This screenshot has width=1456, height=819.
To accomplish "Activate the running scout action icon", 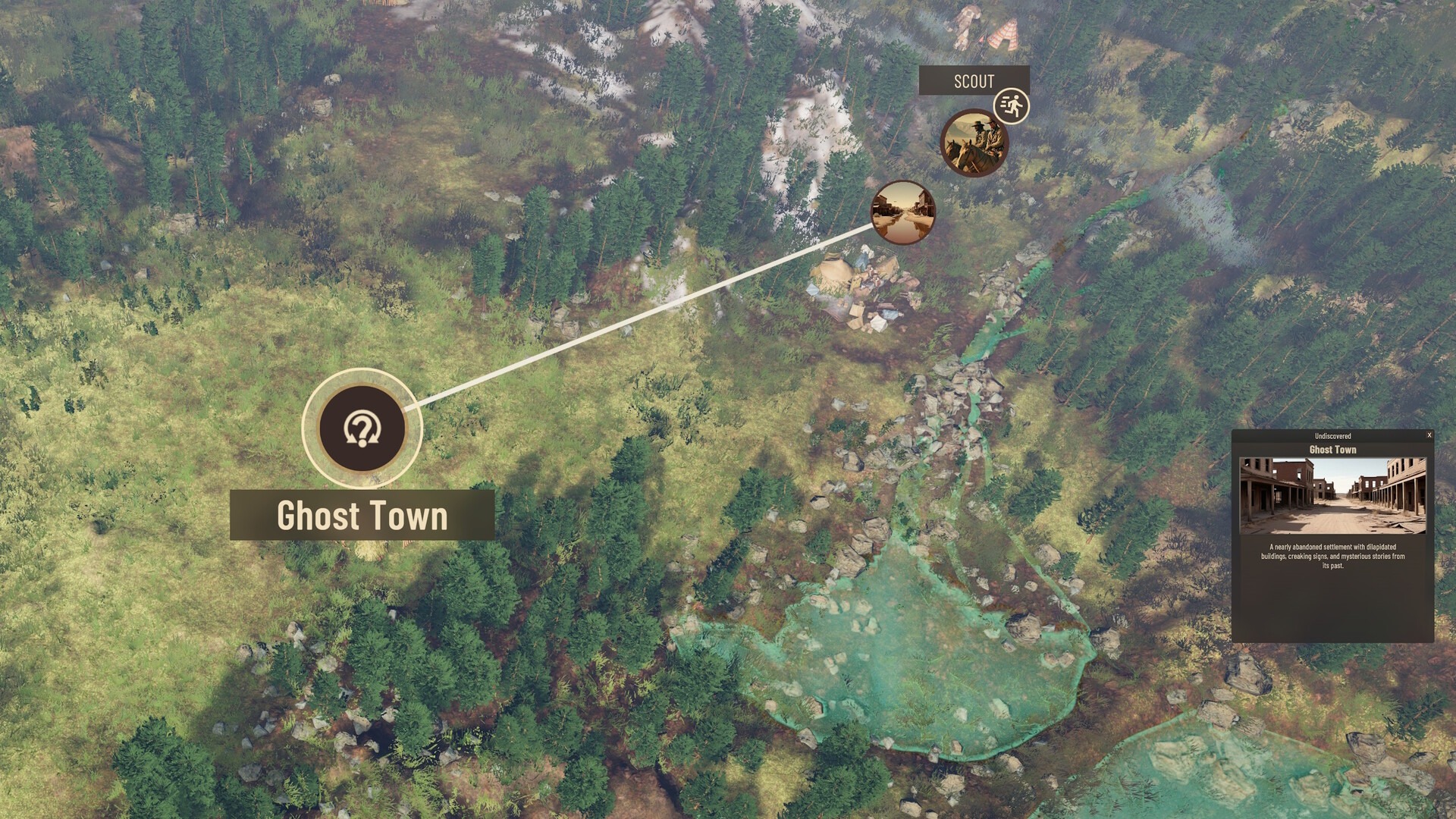I will (x=1011, y=106).
